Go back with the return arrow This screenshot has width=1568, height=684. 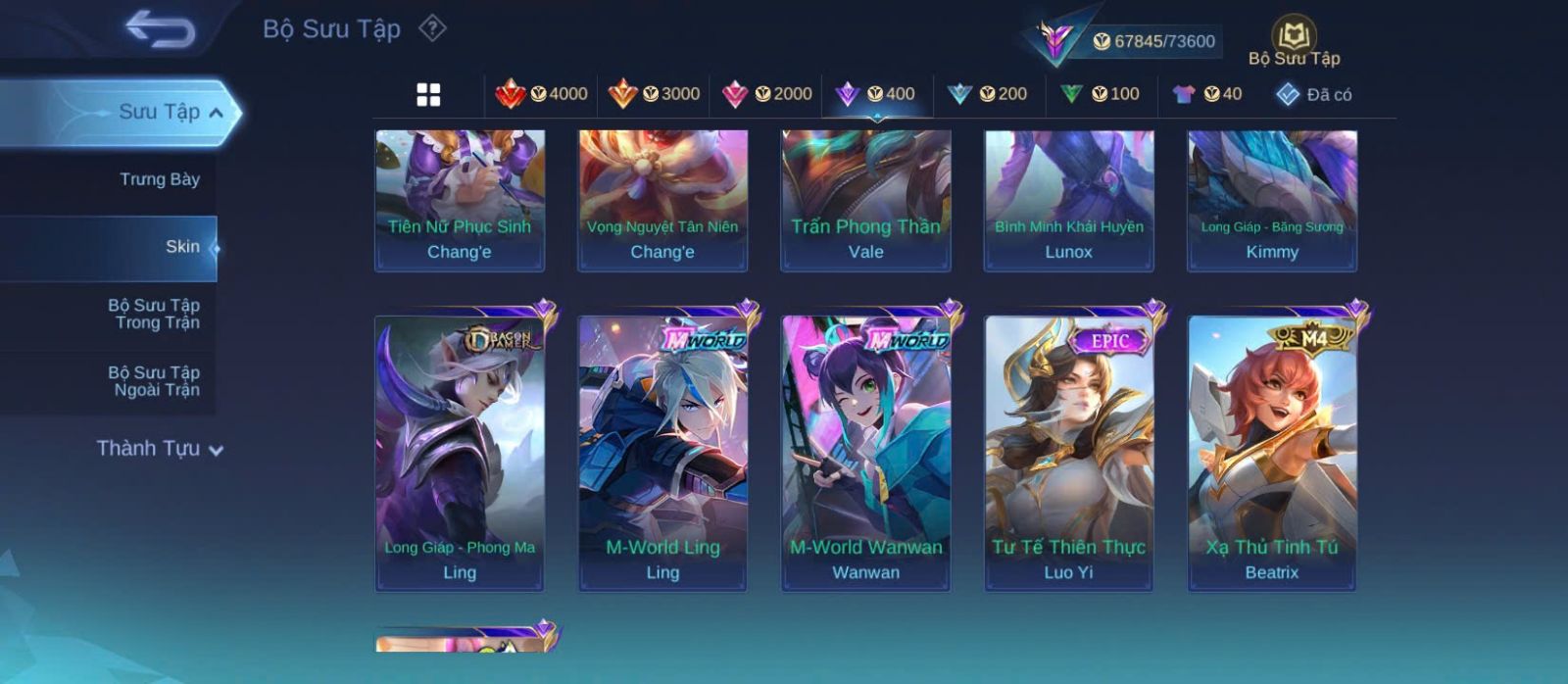pyautogui.click(x=160, y=29)
